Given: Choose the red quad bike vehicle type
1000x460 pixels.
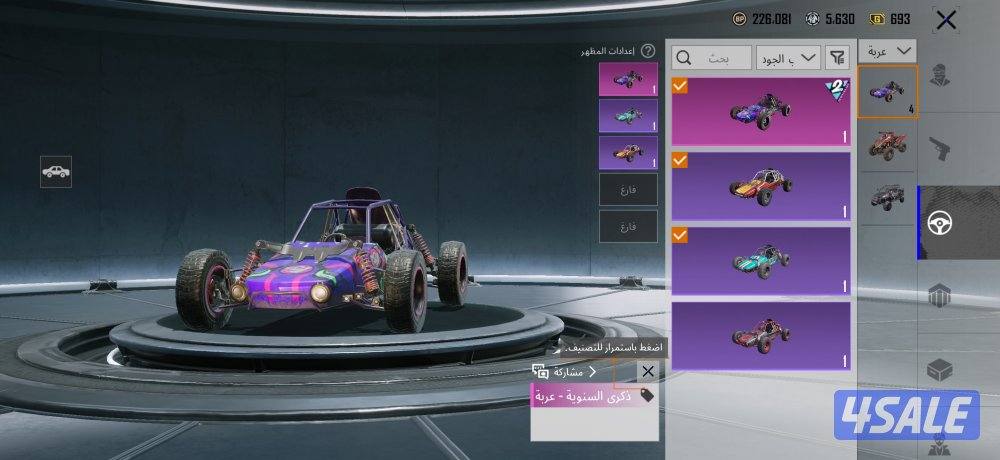Looking at the screenshot, I should click(x=888, y=145).
